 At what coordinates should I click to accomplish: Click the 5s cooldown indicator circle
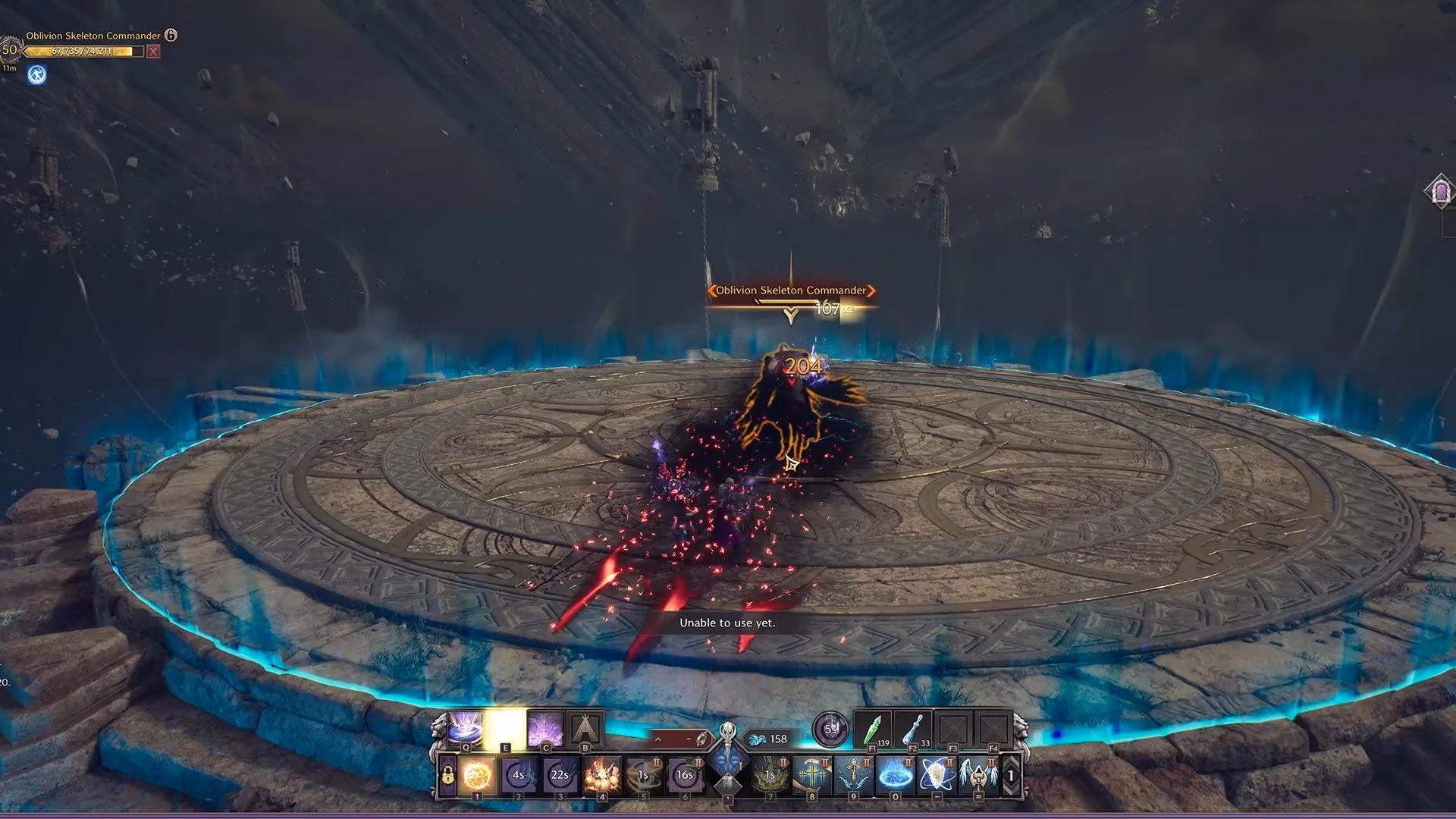(831, 728)
